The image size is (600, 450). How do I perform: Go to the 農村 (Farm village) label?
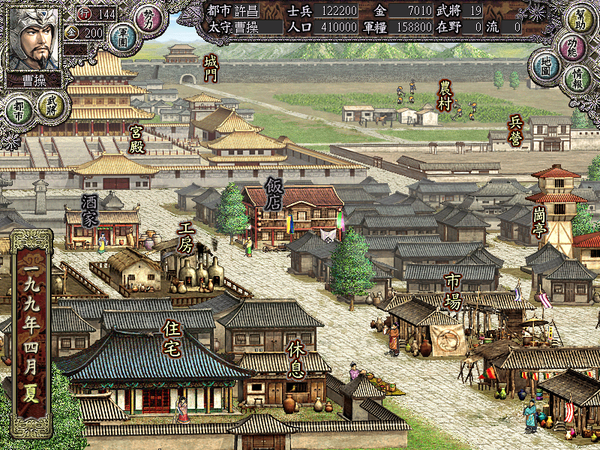(444, 96)
